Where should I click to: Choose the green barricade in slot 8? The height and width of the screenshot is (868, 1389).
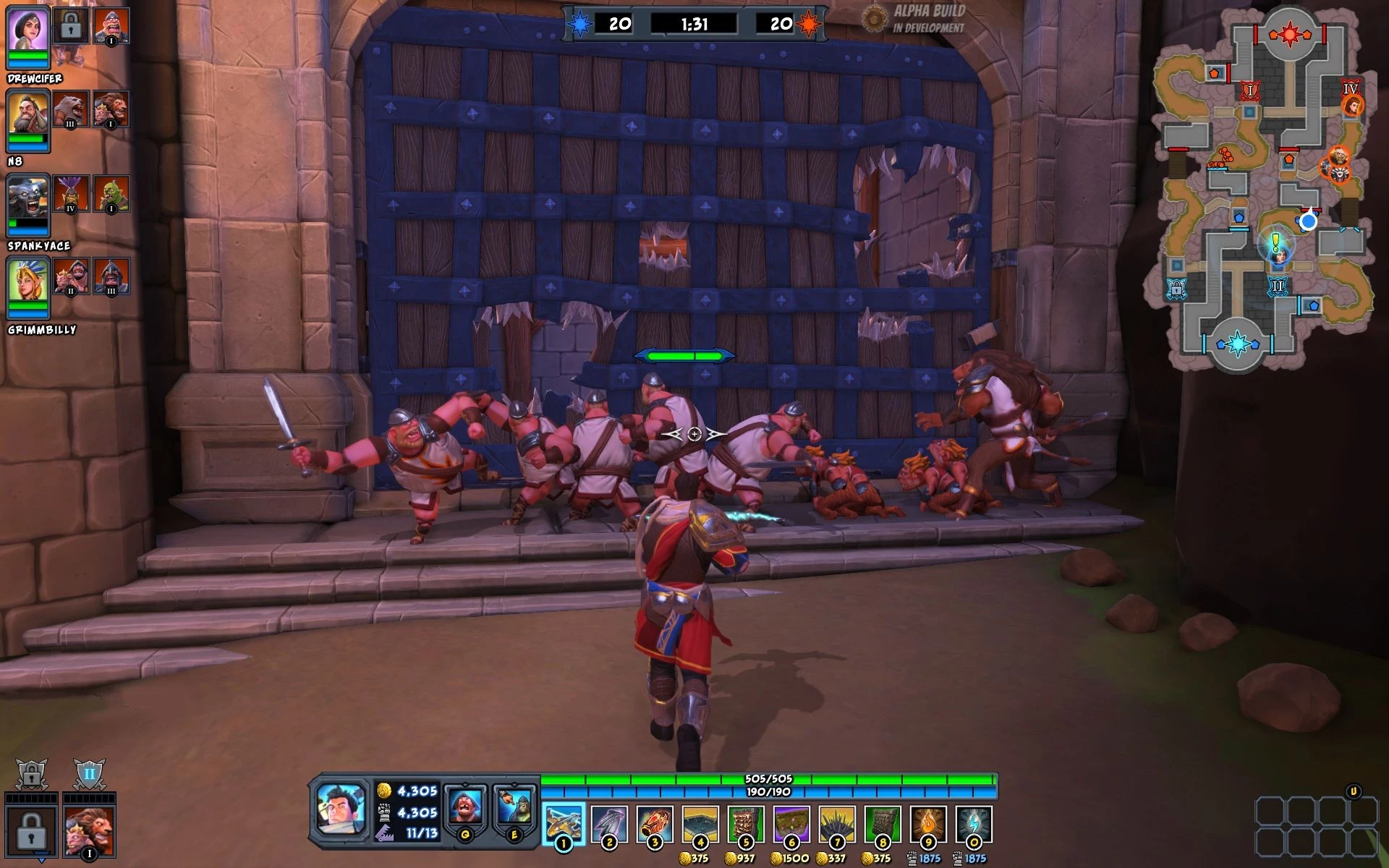883,824
